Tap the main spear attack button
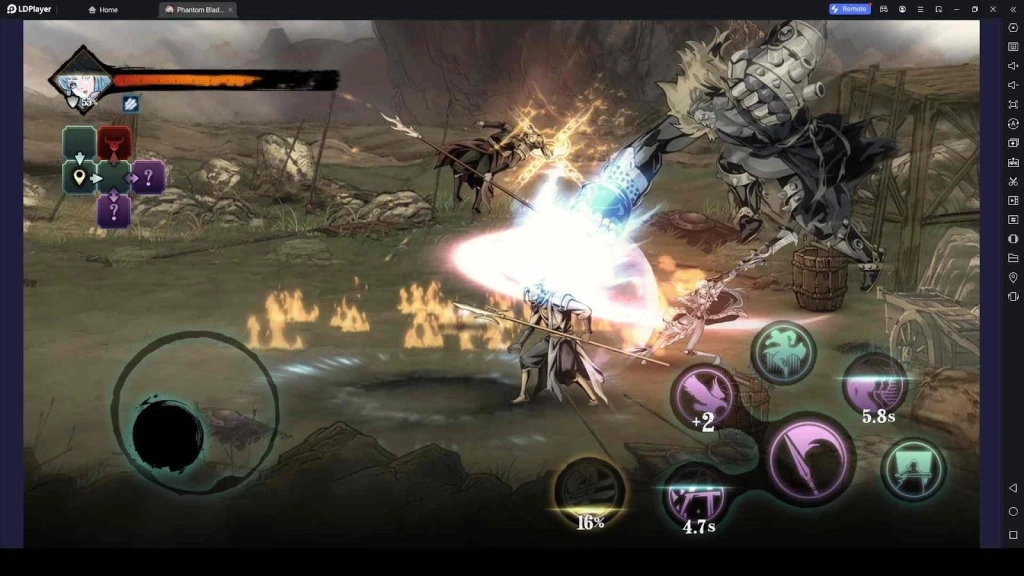 (809, 462)
